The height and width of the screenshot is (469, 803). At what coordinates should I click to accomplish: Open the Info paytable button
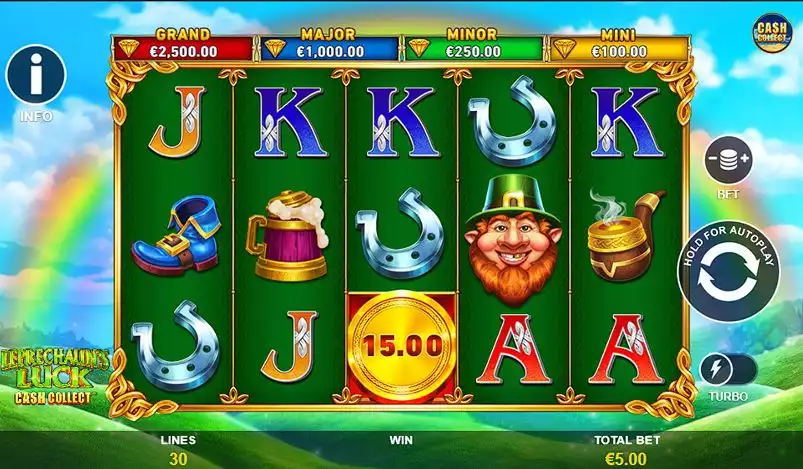[35, 75]
